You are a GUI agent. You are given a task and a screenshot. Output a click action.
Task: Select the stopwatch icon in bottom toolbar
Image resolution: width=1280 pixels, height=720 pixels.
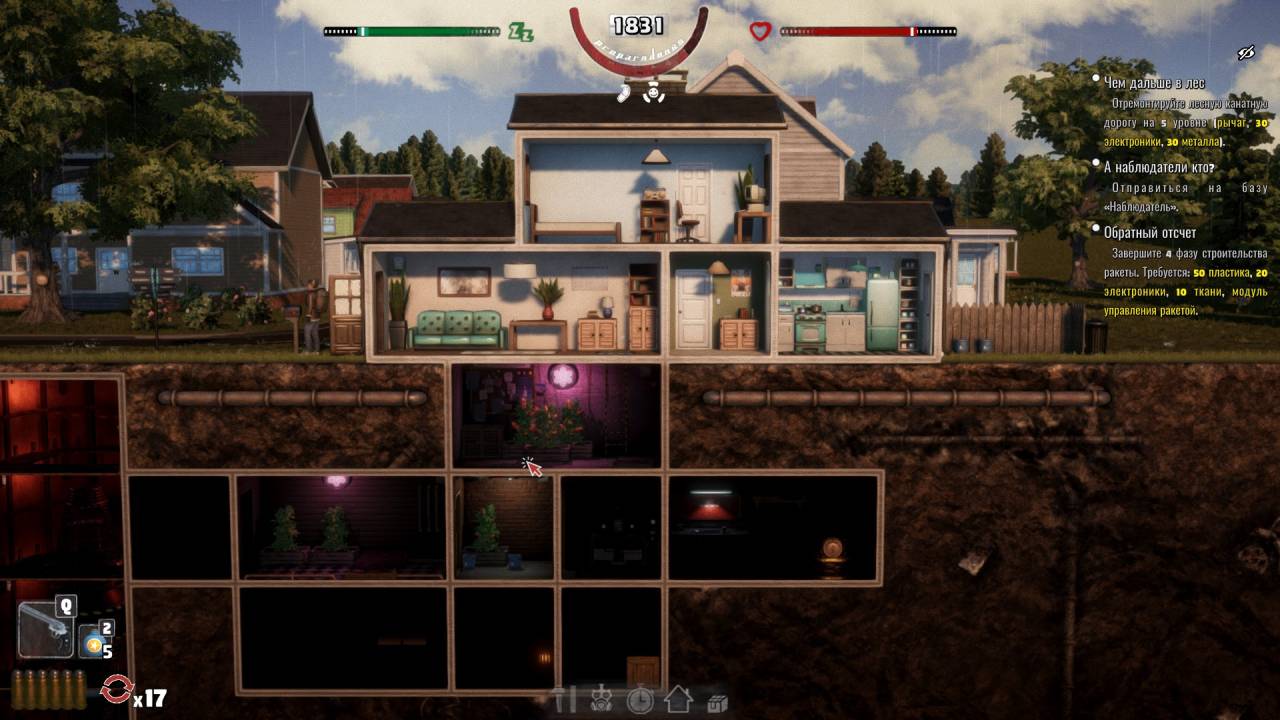pyautogui.click(x=640, y=700)
